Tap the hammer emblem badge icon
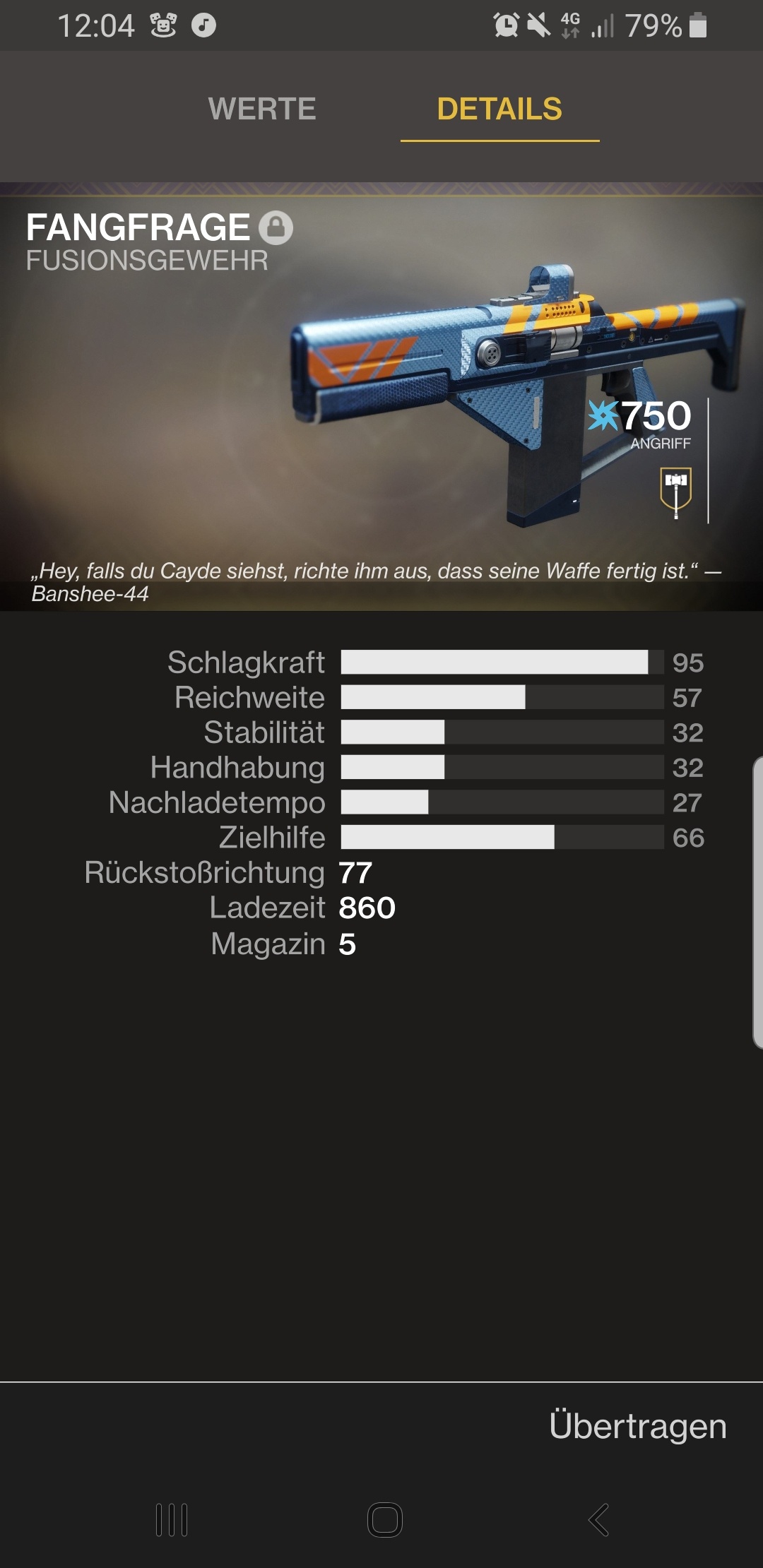 pyautogui.click(x=676, y=491)
